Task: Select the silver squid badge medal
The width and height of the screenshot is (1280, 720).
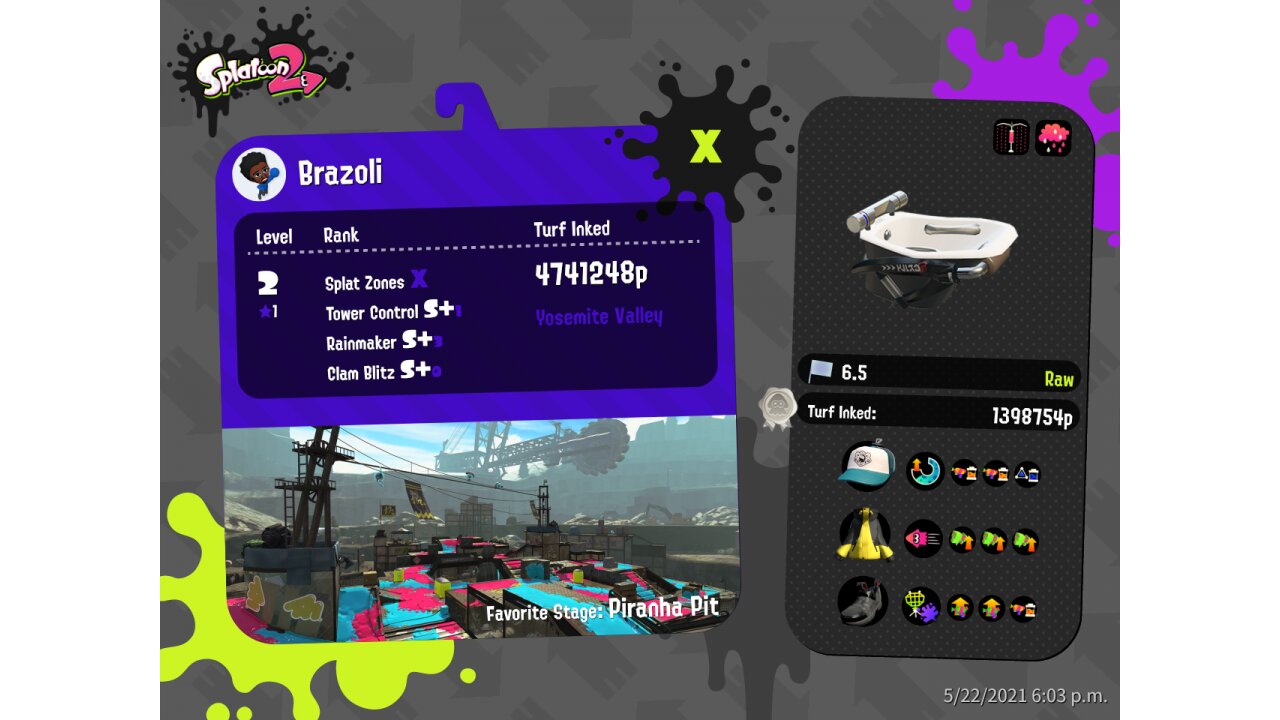Action: point(777,408)
